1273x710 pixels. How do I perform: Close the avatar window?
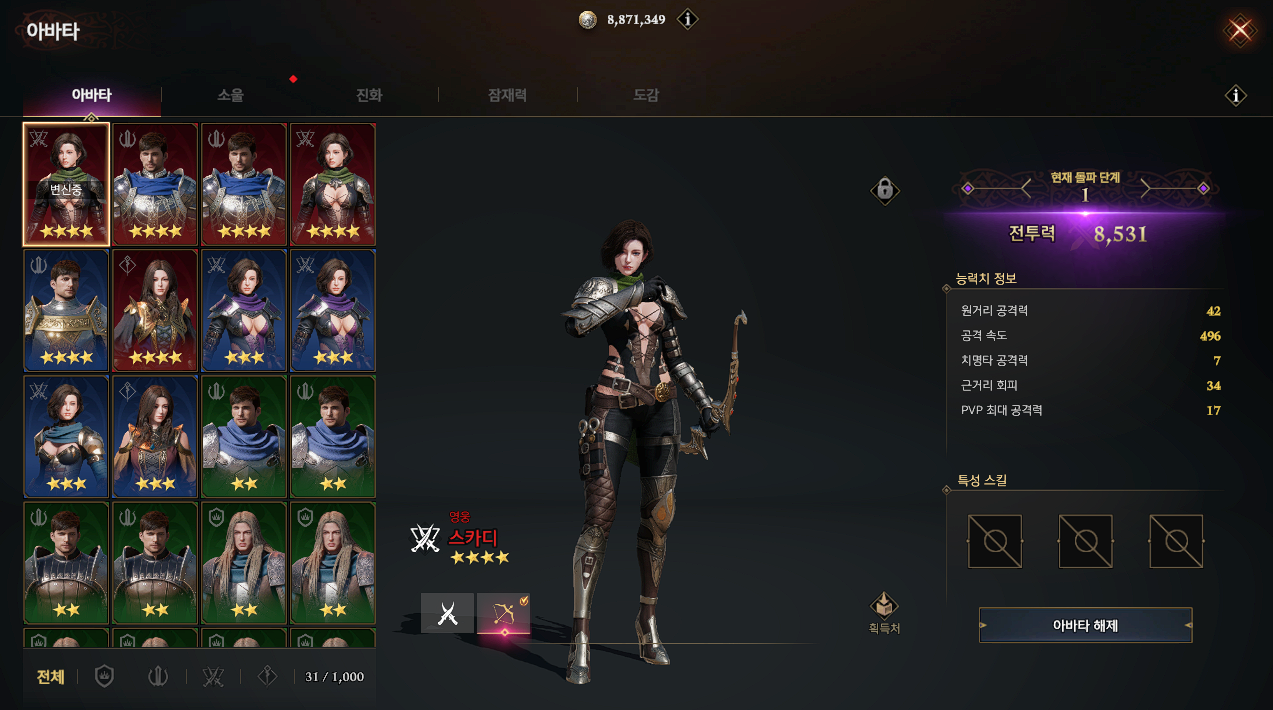[1240, 30]
